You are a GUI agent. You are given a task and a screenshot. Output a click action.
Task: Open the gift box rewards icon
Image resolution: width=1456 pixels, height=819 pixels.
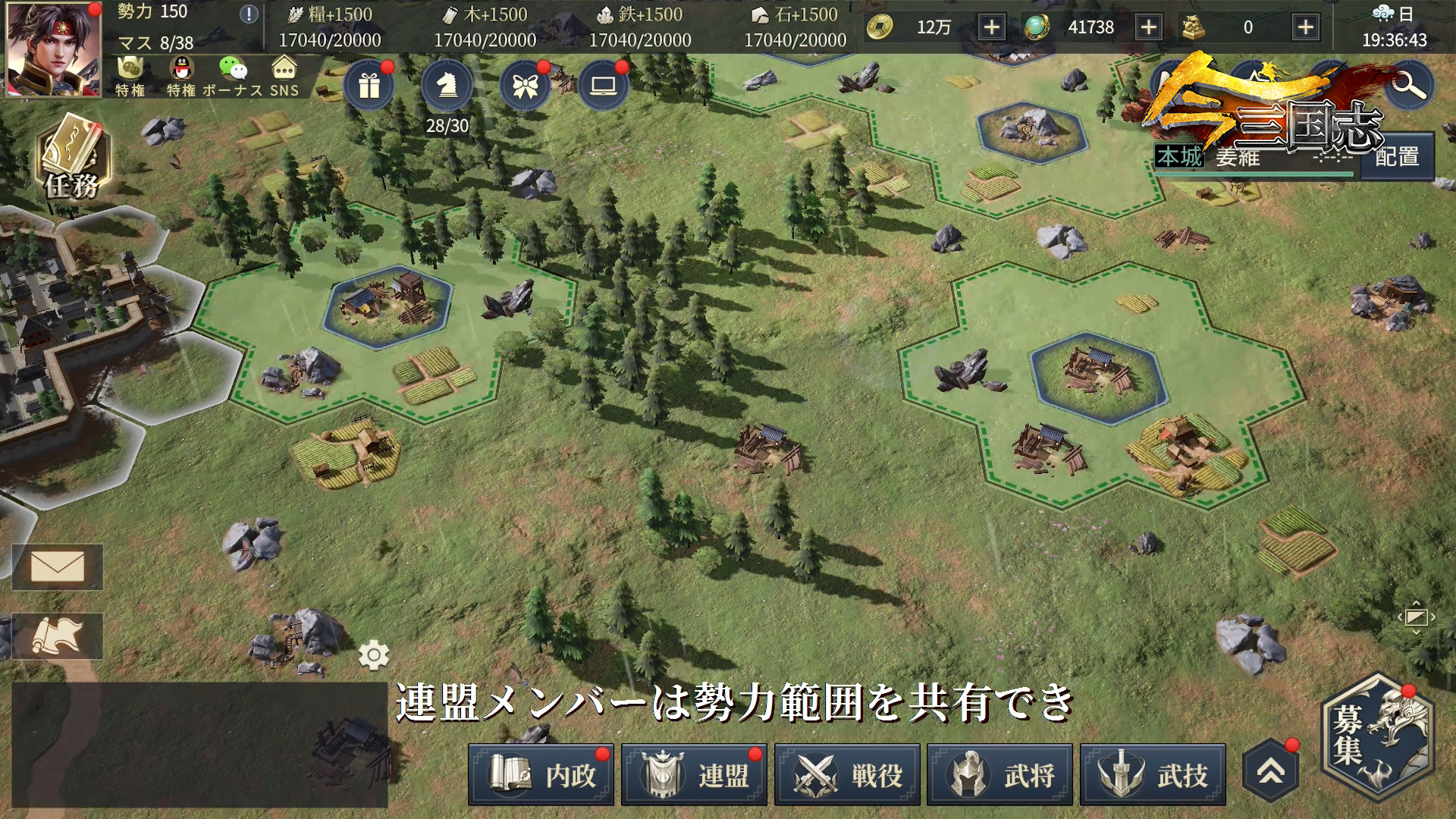coord(369,86)
